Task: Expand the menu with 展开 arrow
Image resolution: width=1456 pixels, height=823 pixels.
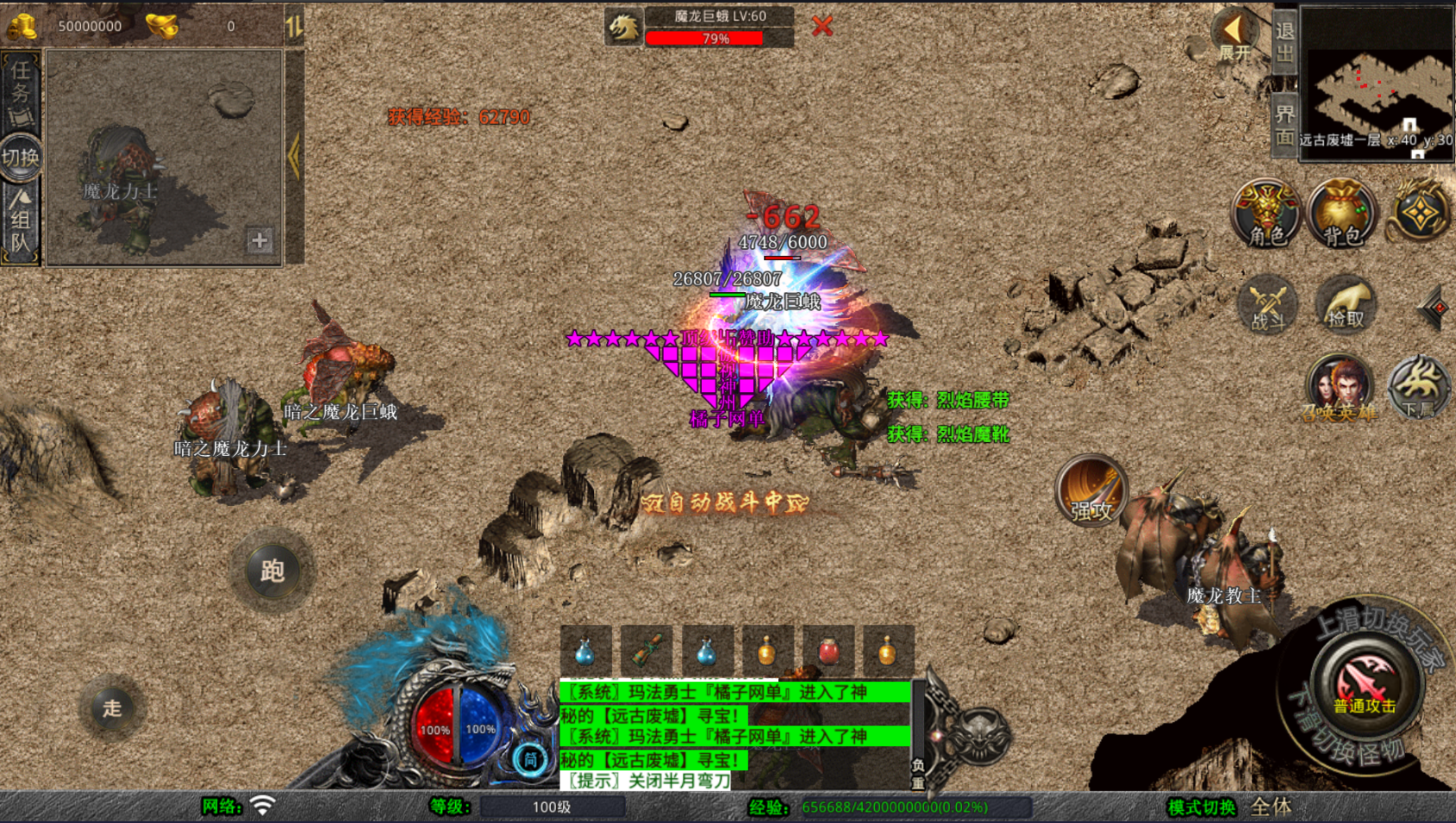Action: pyautogui.click(x=1234, y=34)
